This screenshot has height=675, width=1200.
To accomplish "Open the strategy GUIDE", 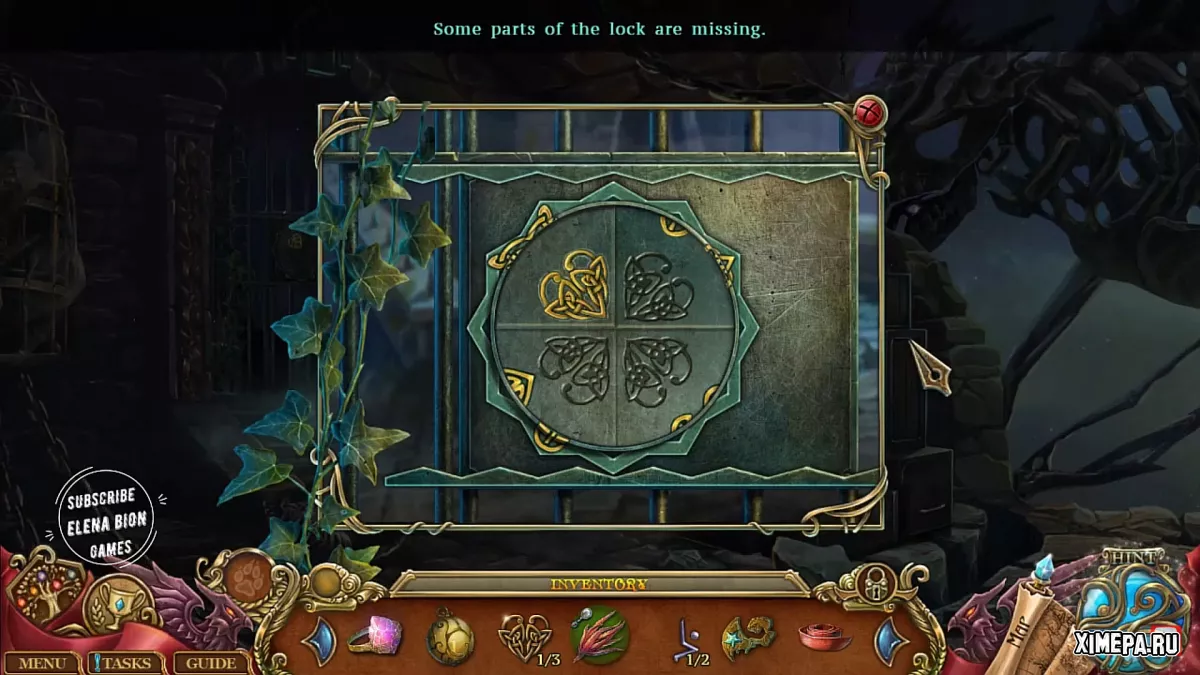I will pyautogui.click(x=211, y=662).
